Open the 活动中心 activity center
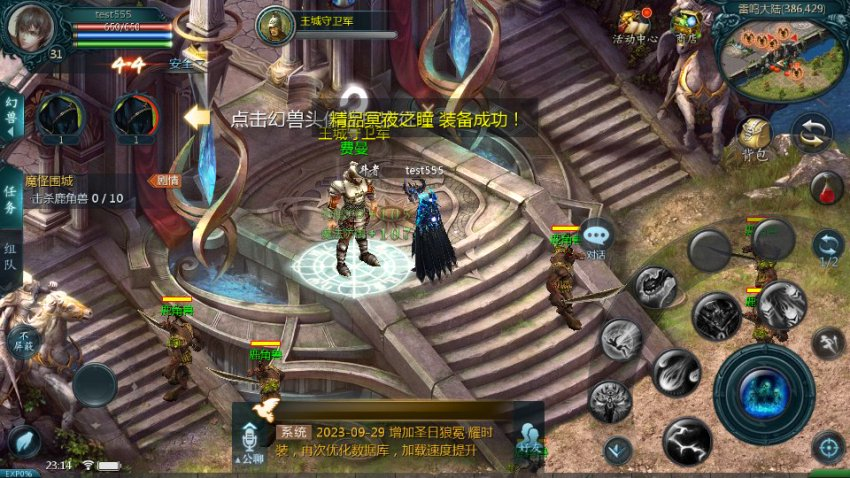The width and height of the screenshot is (850, 478). (x=634, y=26)
